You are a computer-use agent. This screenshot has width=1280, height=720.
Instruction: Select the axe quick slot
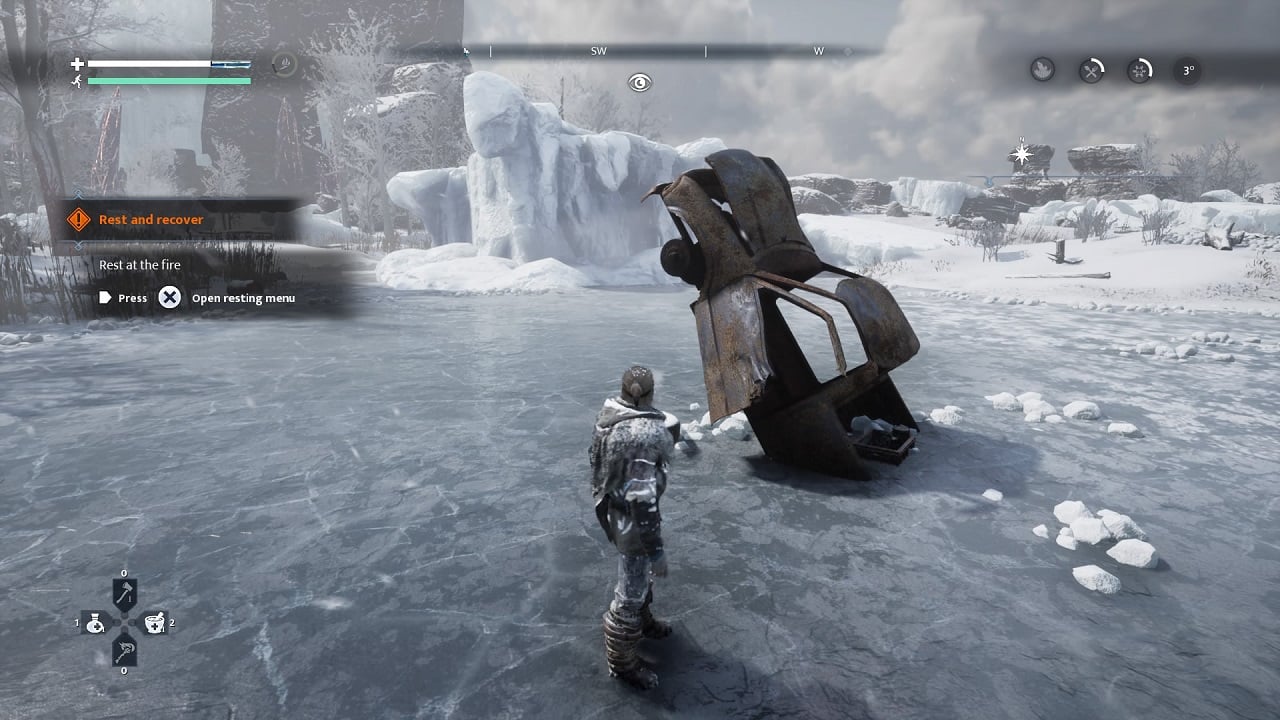pyautogui.click(x=124, y=595)
